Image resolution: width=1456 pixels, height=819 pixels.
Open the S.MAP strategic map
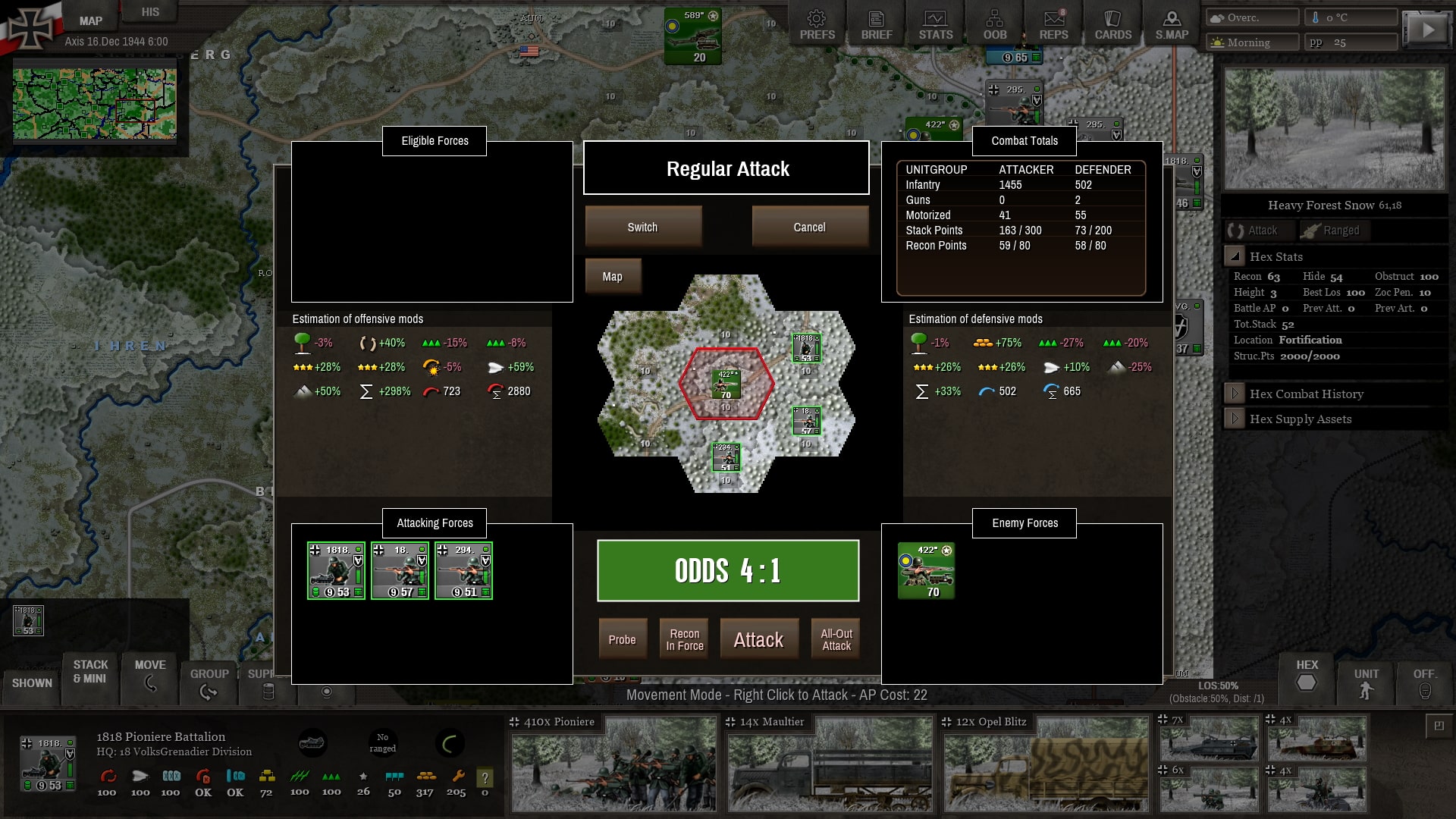click(1172, 25)
